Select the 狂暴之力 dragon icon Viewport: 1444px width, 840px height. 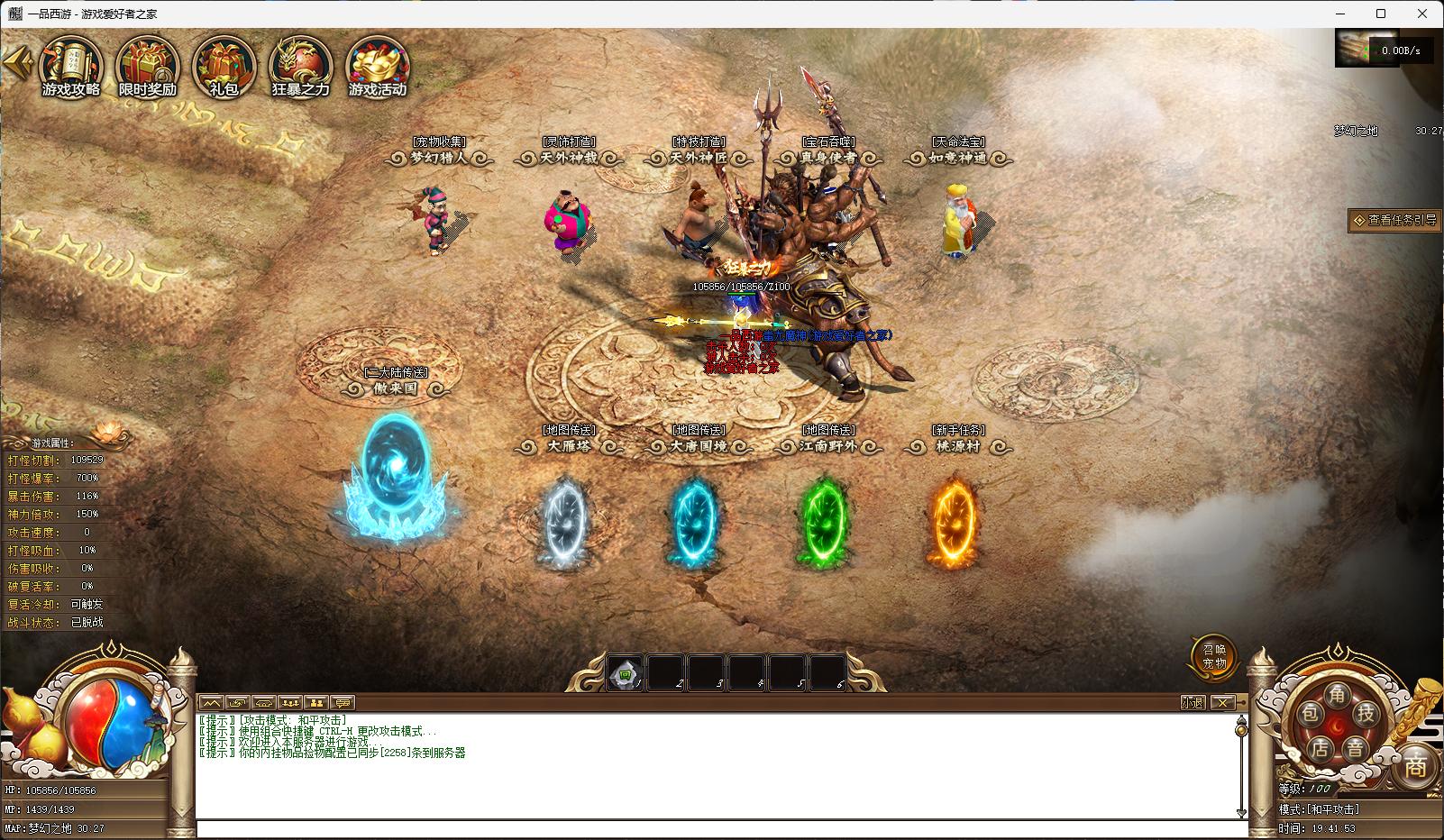(300, 67)
